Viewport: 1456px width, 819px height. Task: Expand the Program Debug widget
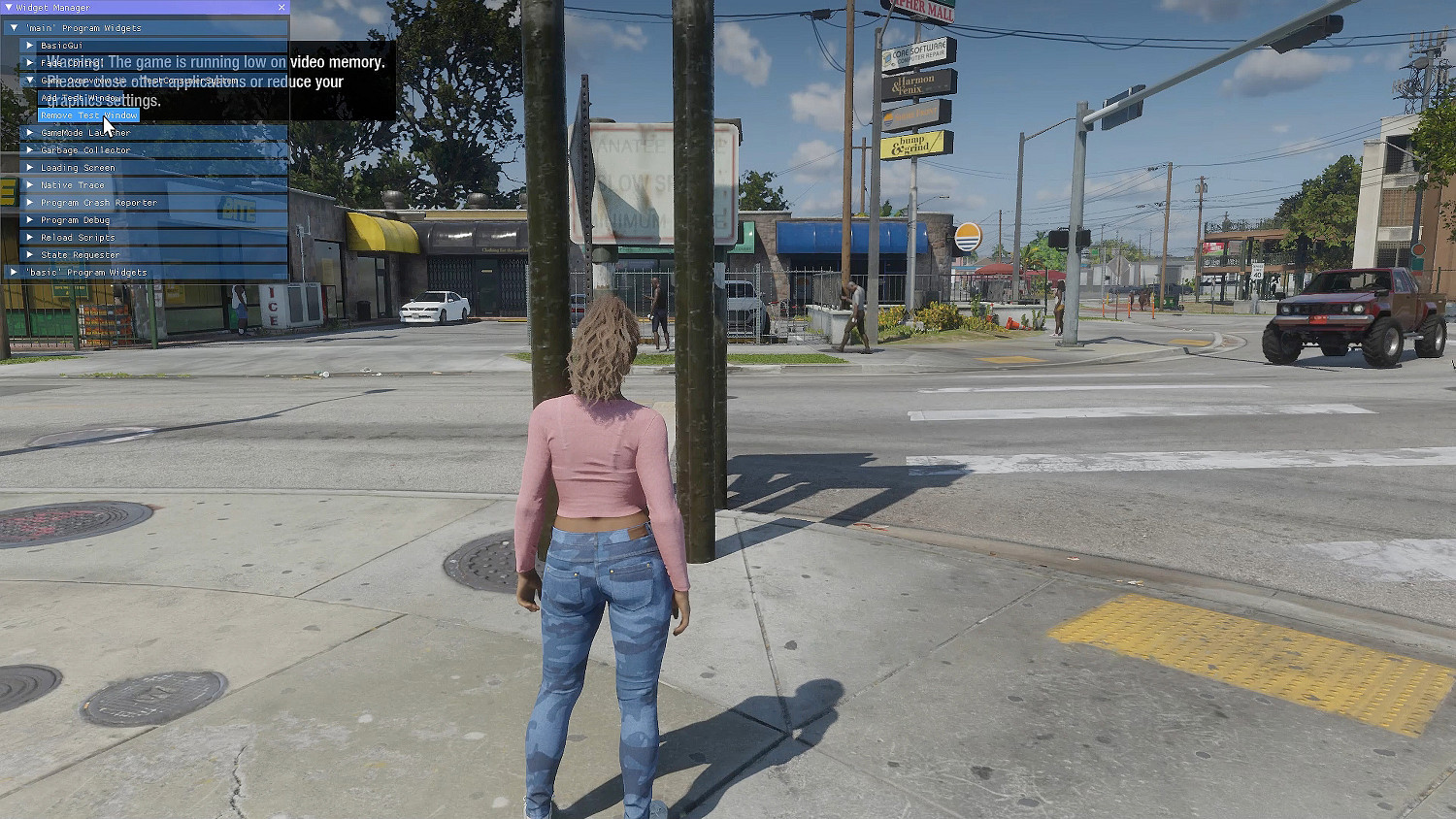29,219
